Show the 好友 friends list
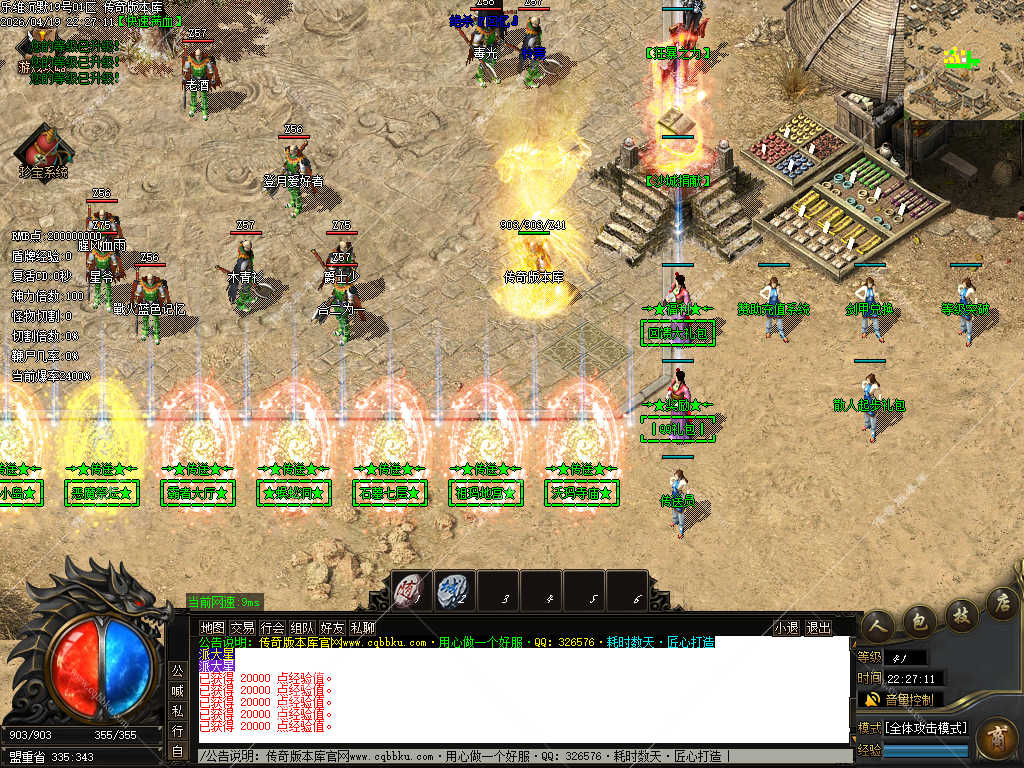This screenshot has width=1024, height=768. pos(332,628)
